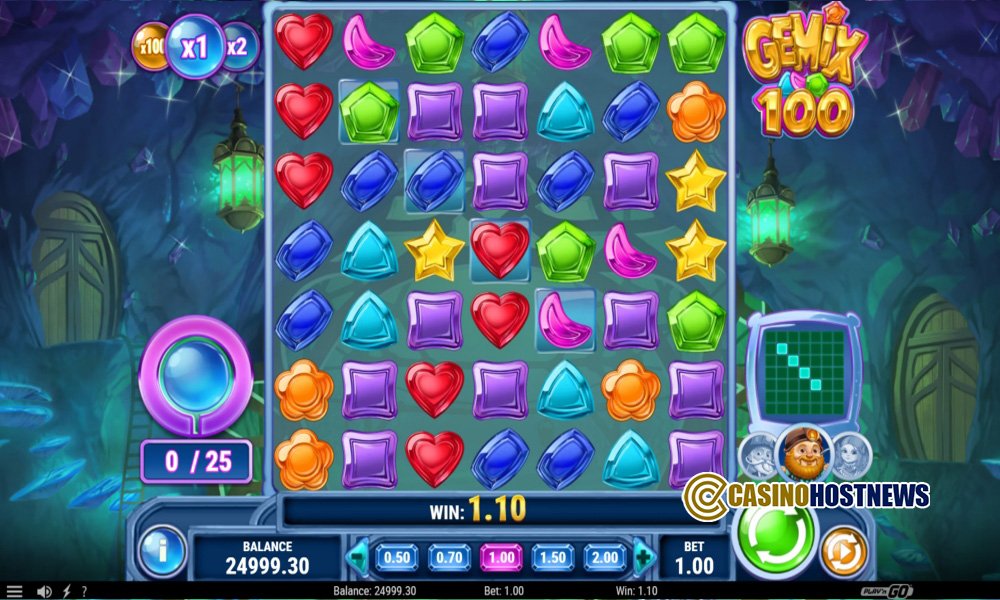This screenshot has height=600, width=1000.
Task: Open the hamburger menu in the bottom bar
Action: 14,592
